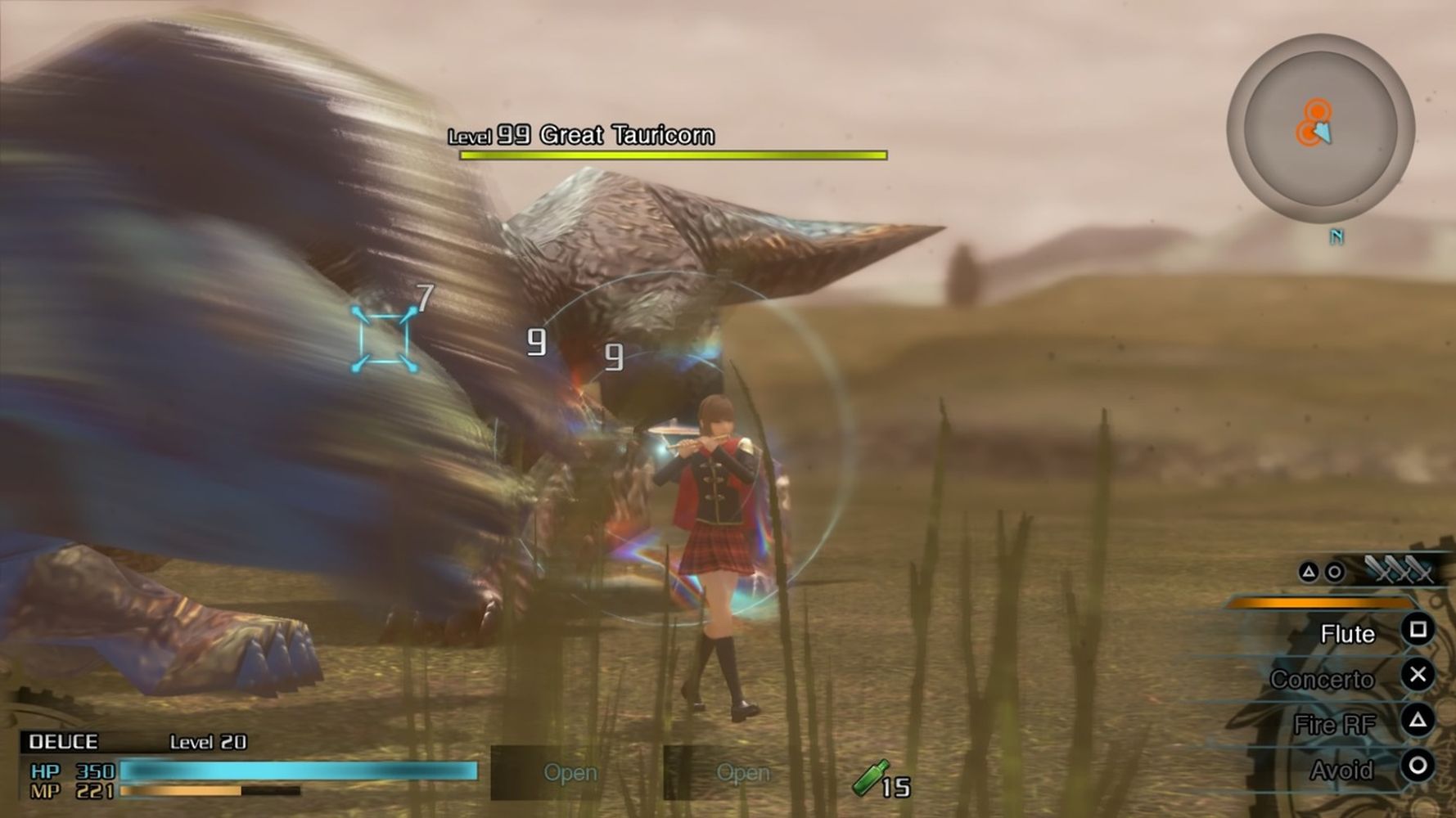Use the green potion item
Image resolution: width=1456 pixels, height=818 pixels.
point(871,778)
